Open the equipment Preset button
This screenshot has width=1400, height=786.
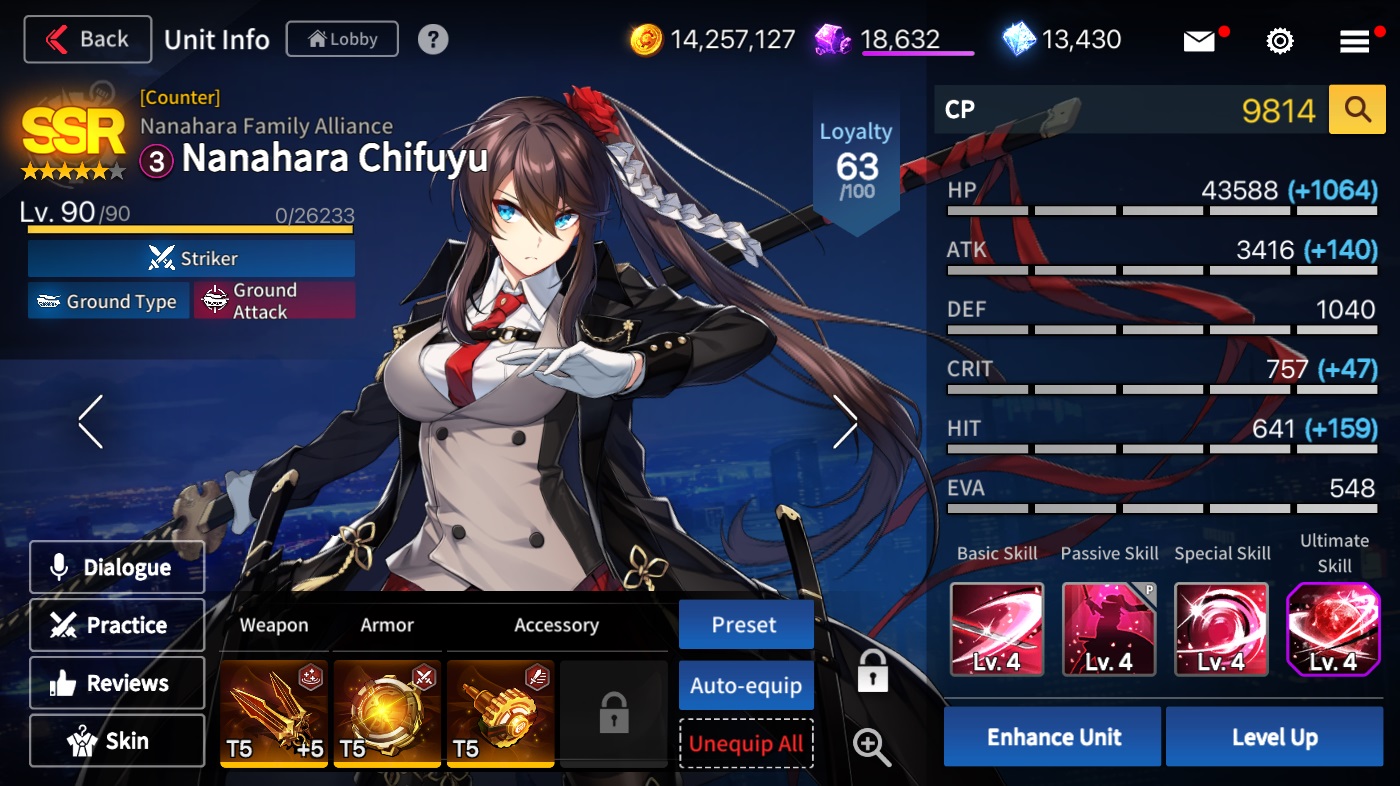click(745, 625)
